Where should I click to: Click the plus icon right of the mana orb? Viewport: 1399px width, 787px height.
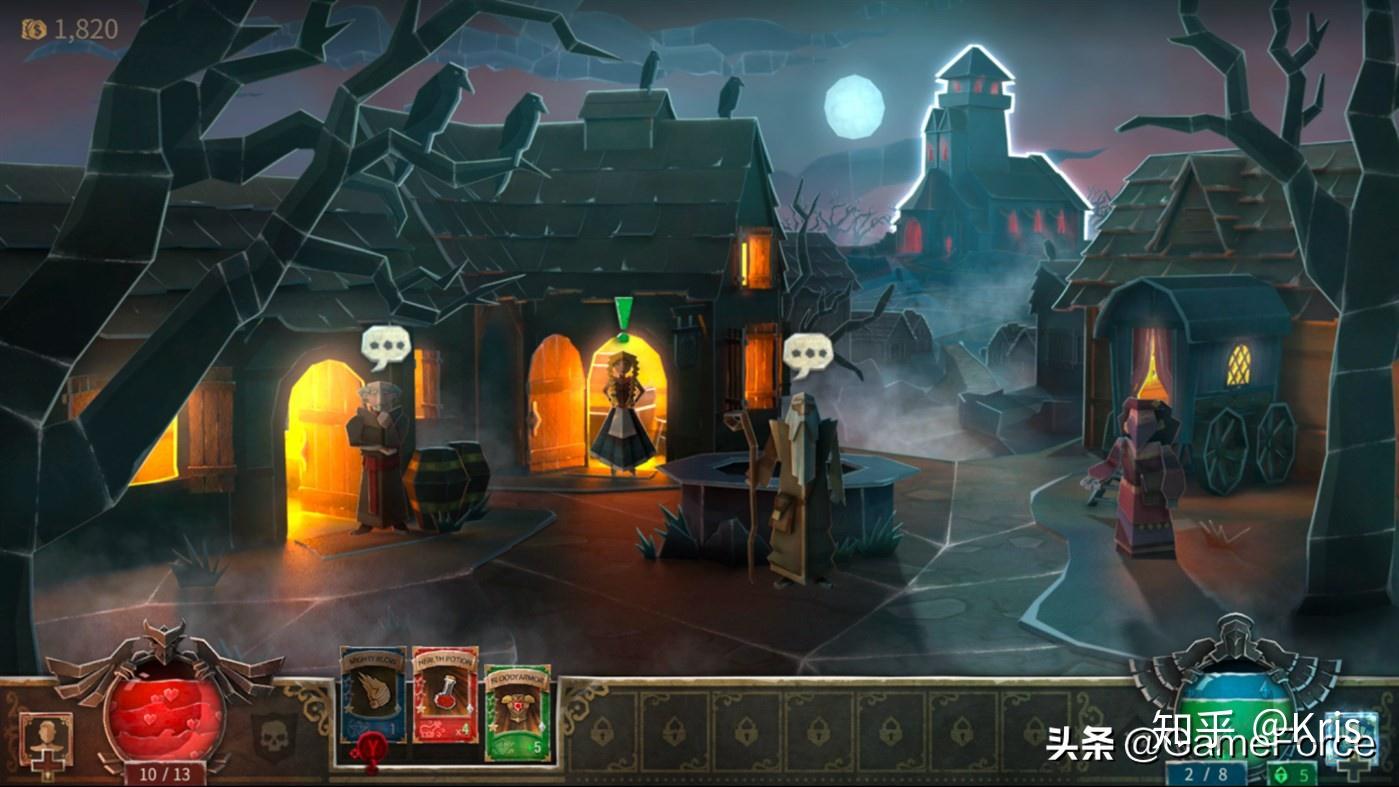pos(1351,772)
